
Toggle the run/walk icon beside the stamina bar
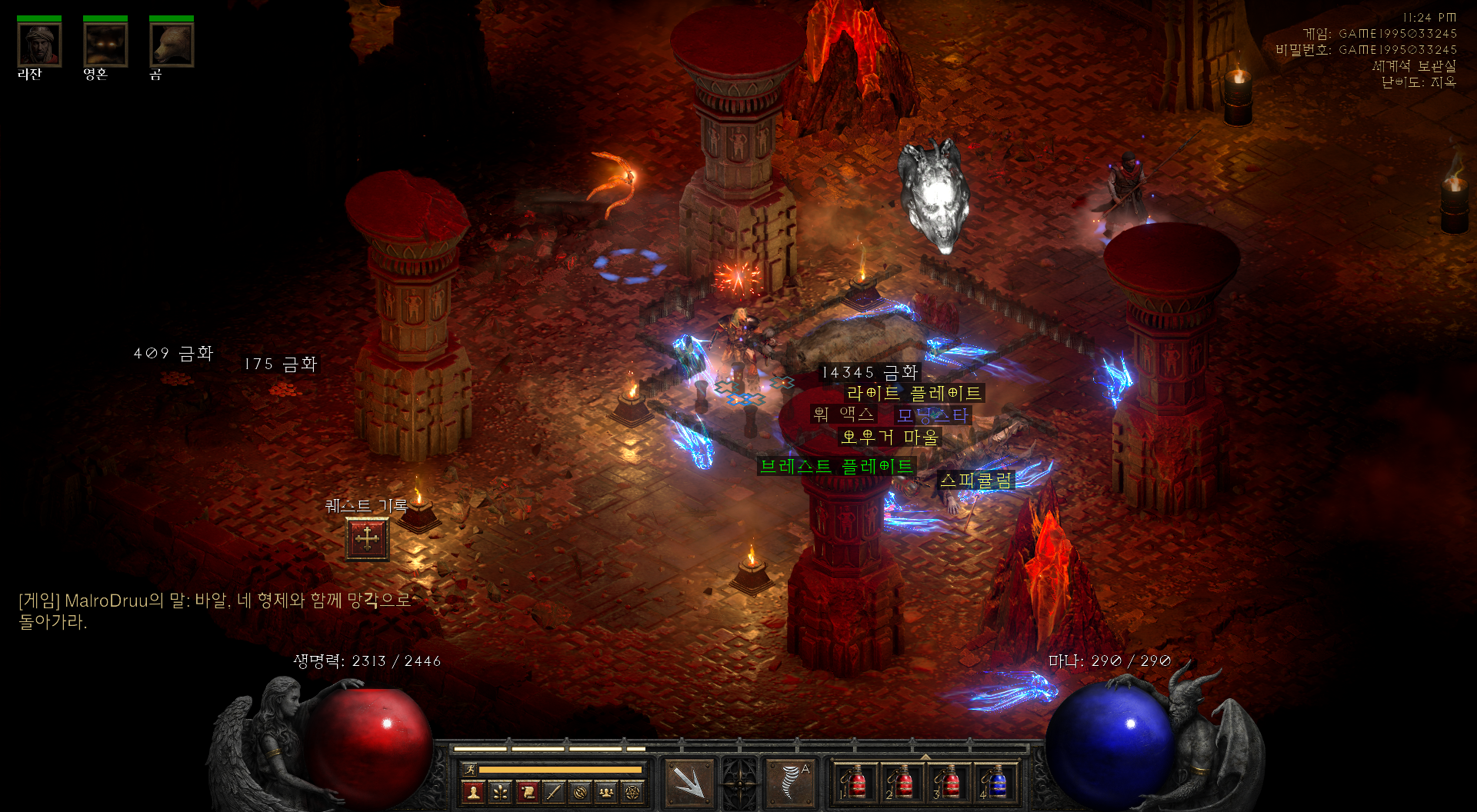click(468, 769)
